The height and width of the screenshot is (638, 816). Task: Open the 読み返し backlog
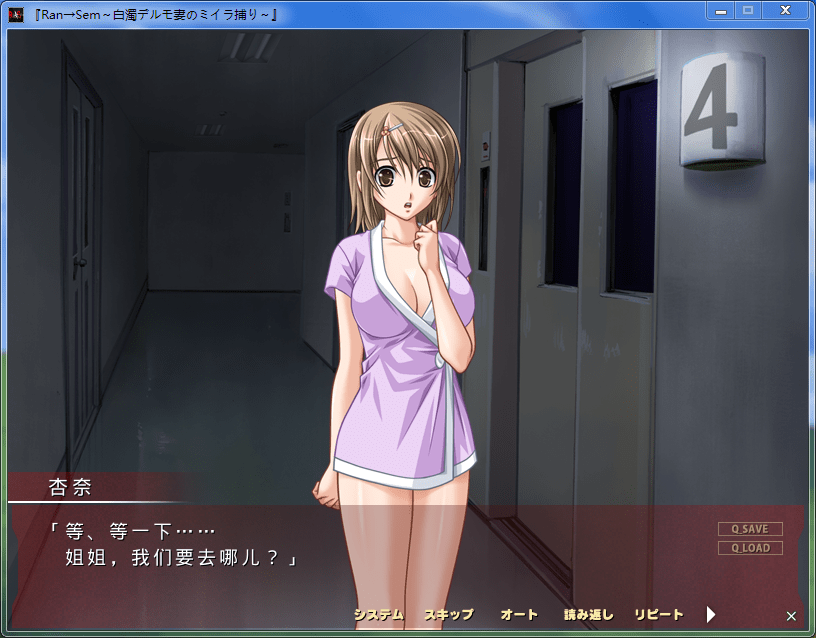588,614
